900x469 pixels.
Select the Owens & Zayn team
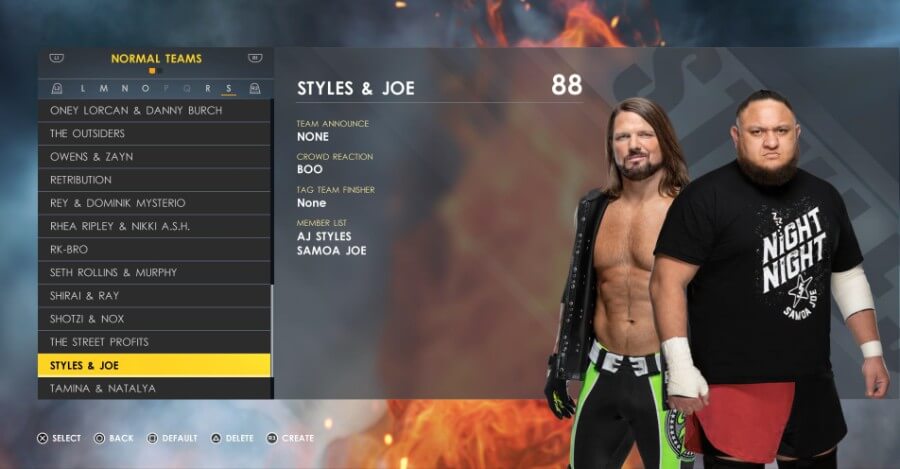pyautogui.click(x=155, y=157)
